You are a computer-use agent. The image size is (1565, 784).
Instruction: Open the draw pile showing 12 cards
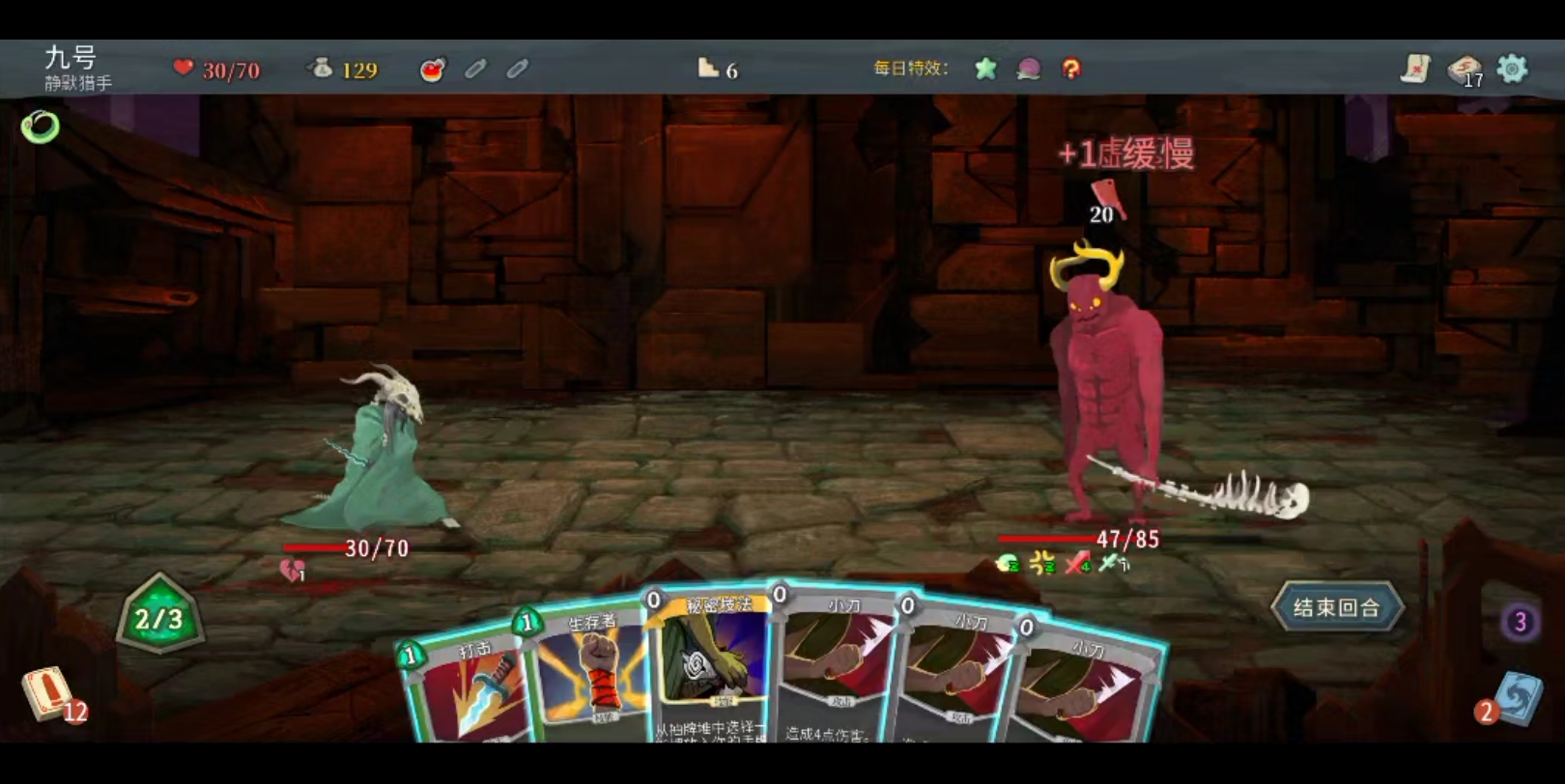tap(48, 694)
